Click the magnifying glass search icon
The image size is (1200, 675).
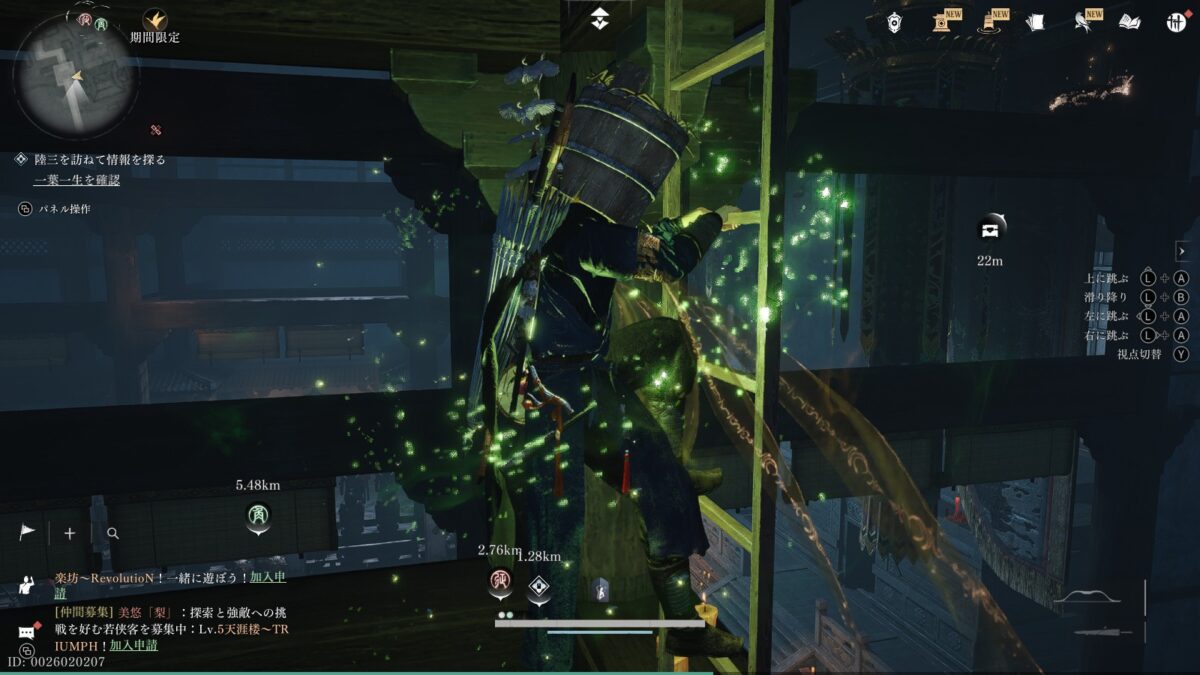point(113,533)
